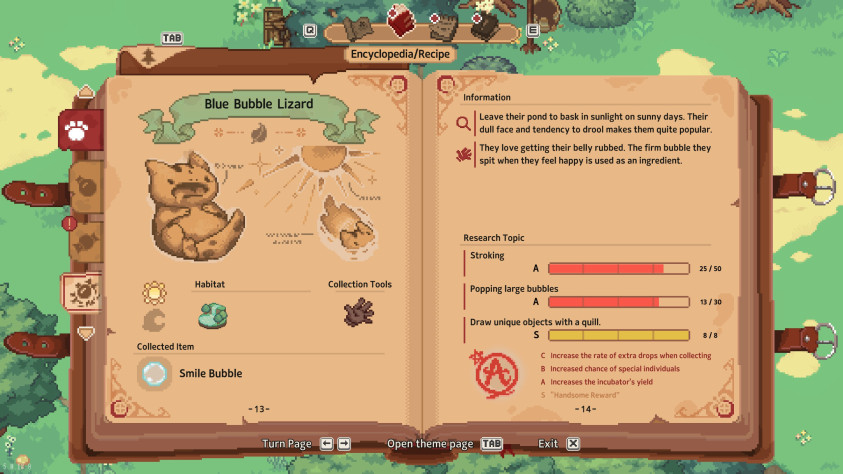This screenshot has width=843, height=474.
Task: Open the potion bottle bookmark
Action: click(86, 187)
